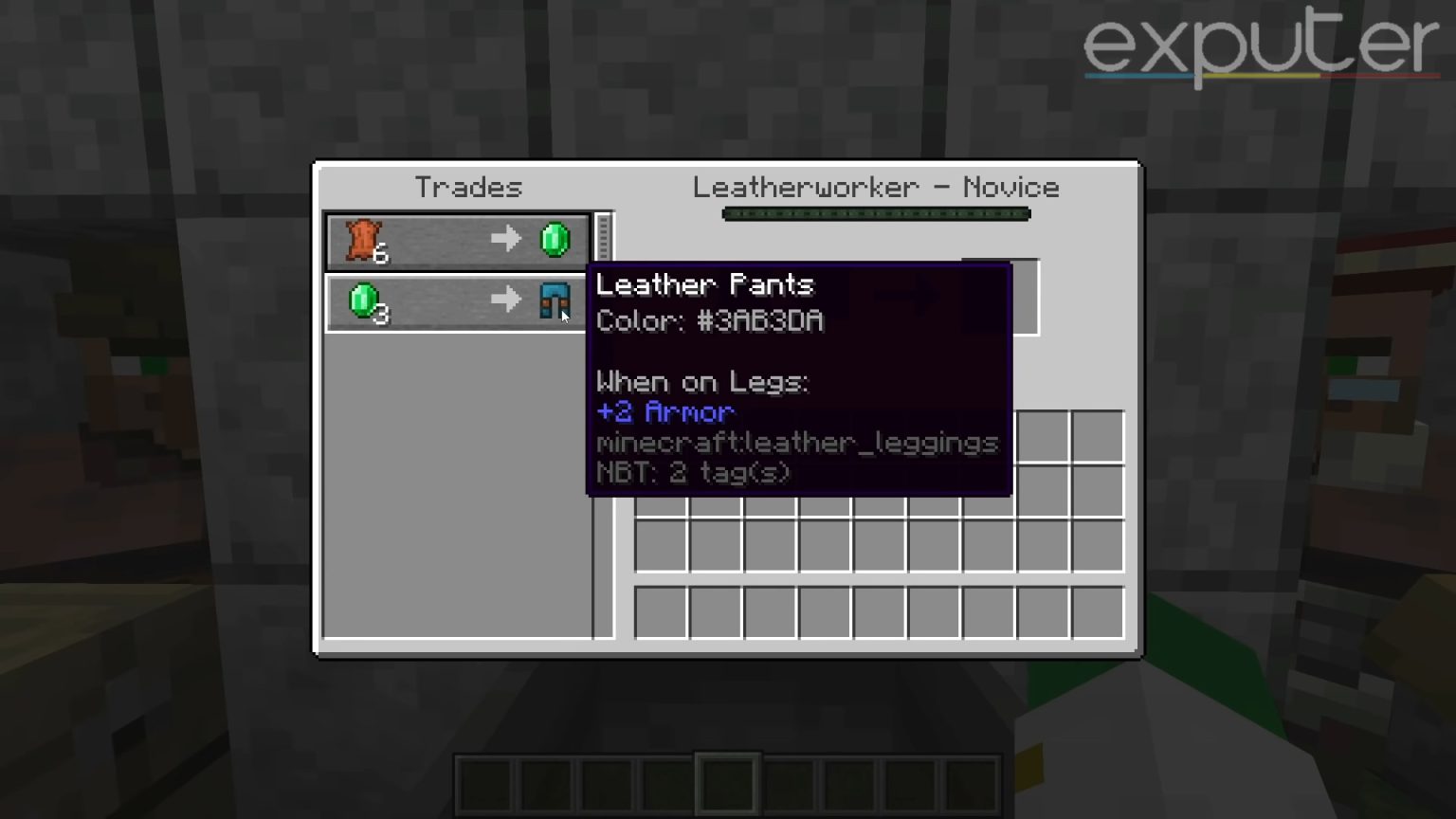Click the villager experience progress bar

[x=877, y=213]
